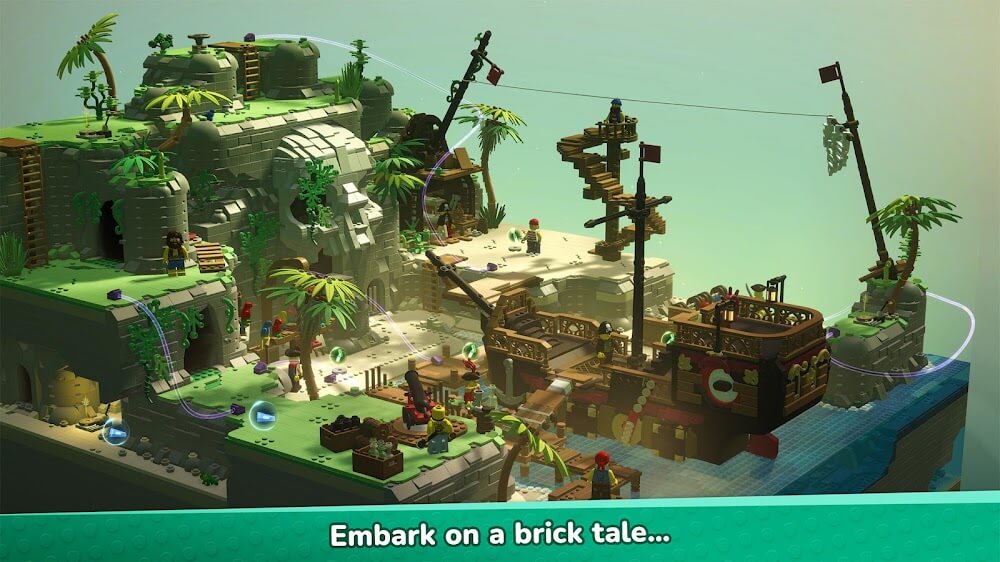Screen dimensions: 1000x562
Task: Tap the green bubble above the red-plumed dock pirate
Action: [470, 350]
